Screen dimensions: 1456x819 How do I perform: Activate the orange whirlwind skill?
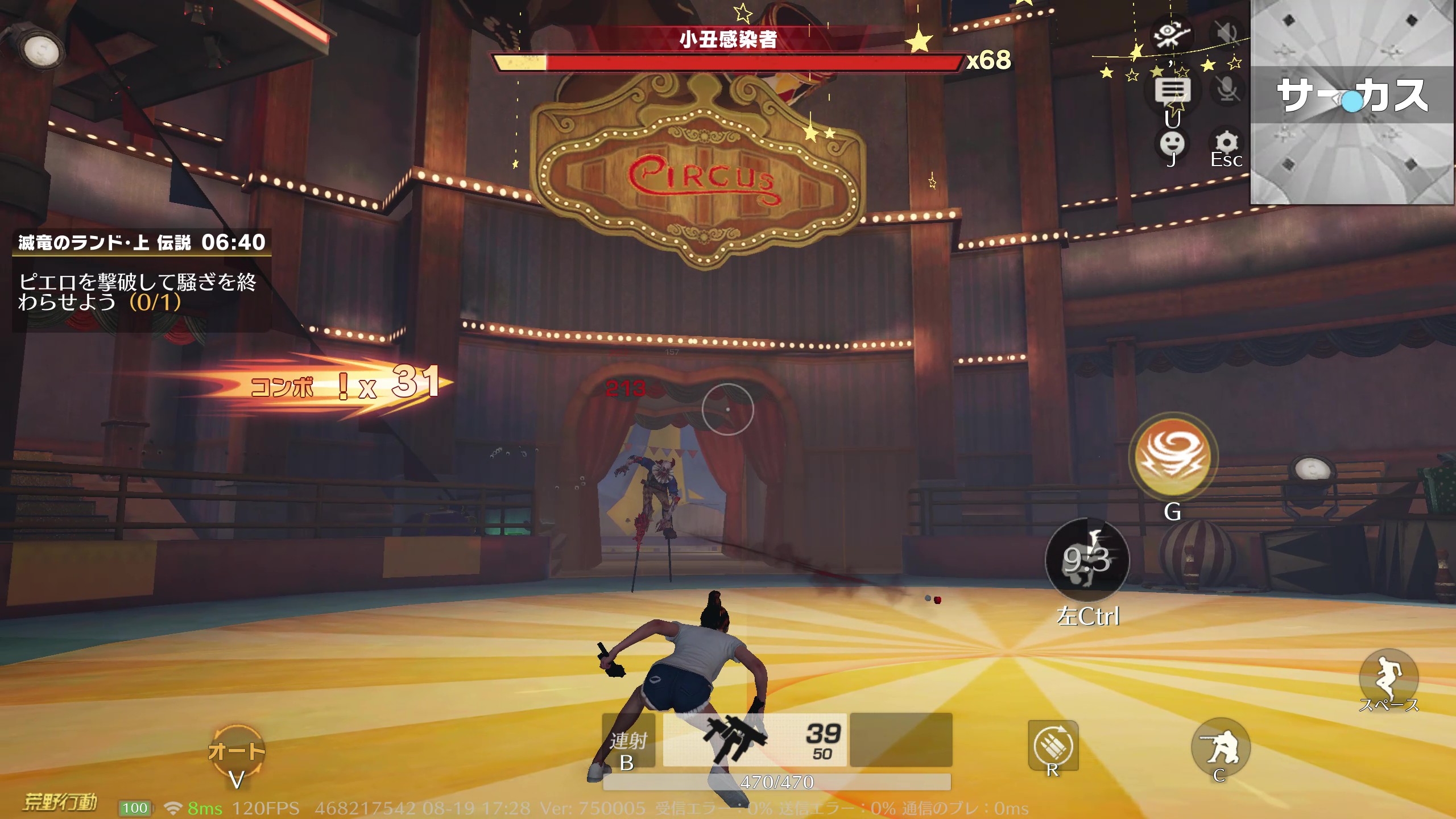point(1172,457)
